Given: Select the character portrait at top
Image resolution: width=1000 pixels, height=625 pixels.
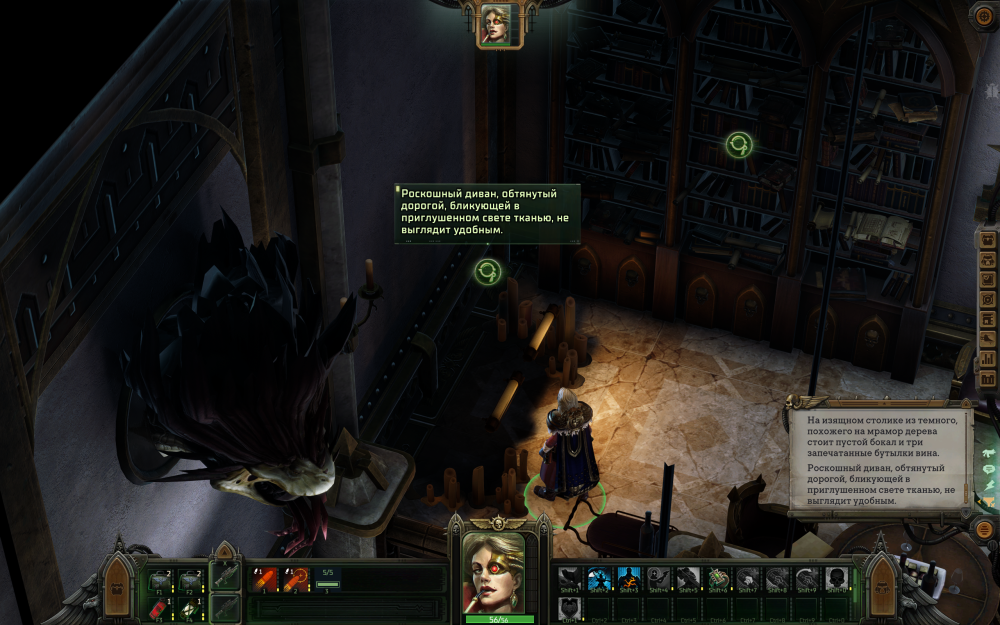Looking at the screenshot, I should tap(496, 24).
